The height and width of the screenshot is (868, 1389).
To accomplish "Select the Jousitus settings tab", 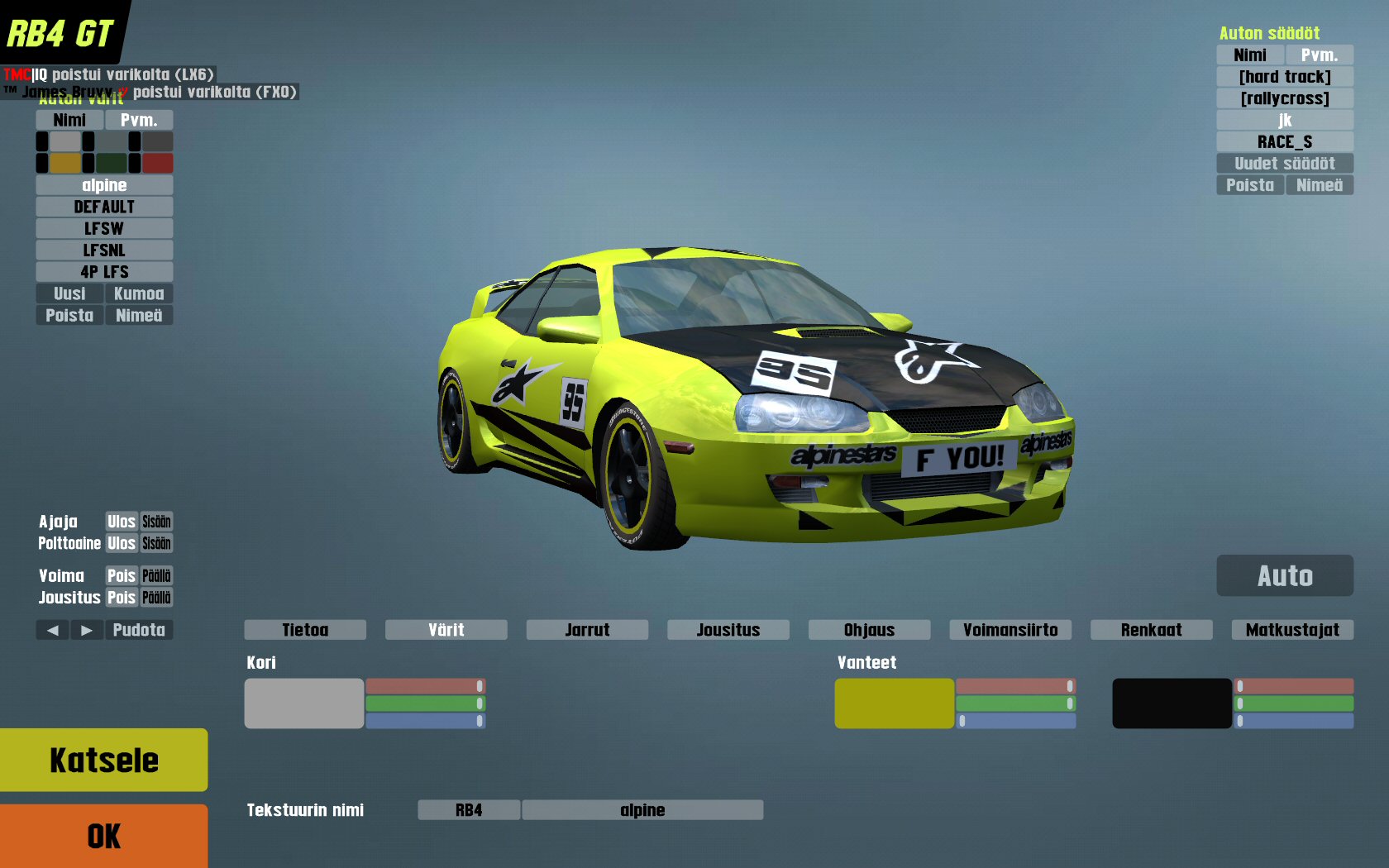I will point(728,630).
